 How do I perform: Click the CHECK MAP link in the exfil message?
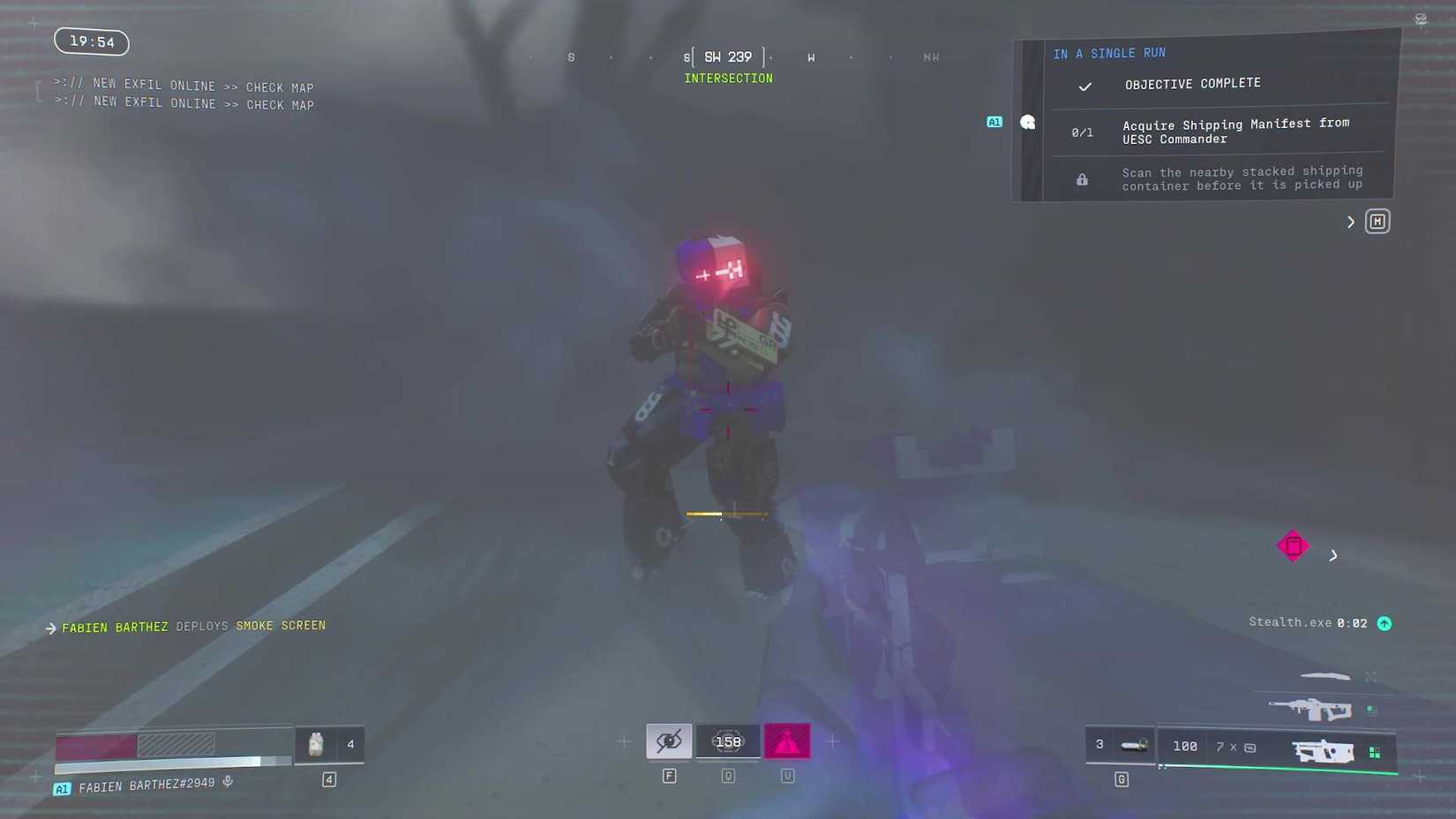click(x=279, y=87)
